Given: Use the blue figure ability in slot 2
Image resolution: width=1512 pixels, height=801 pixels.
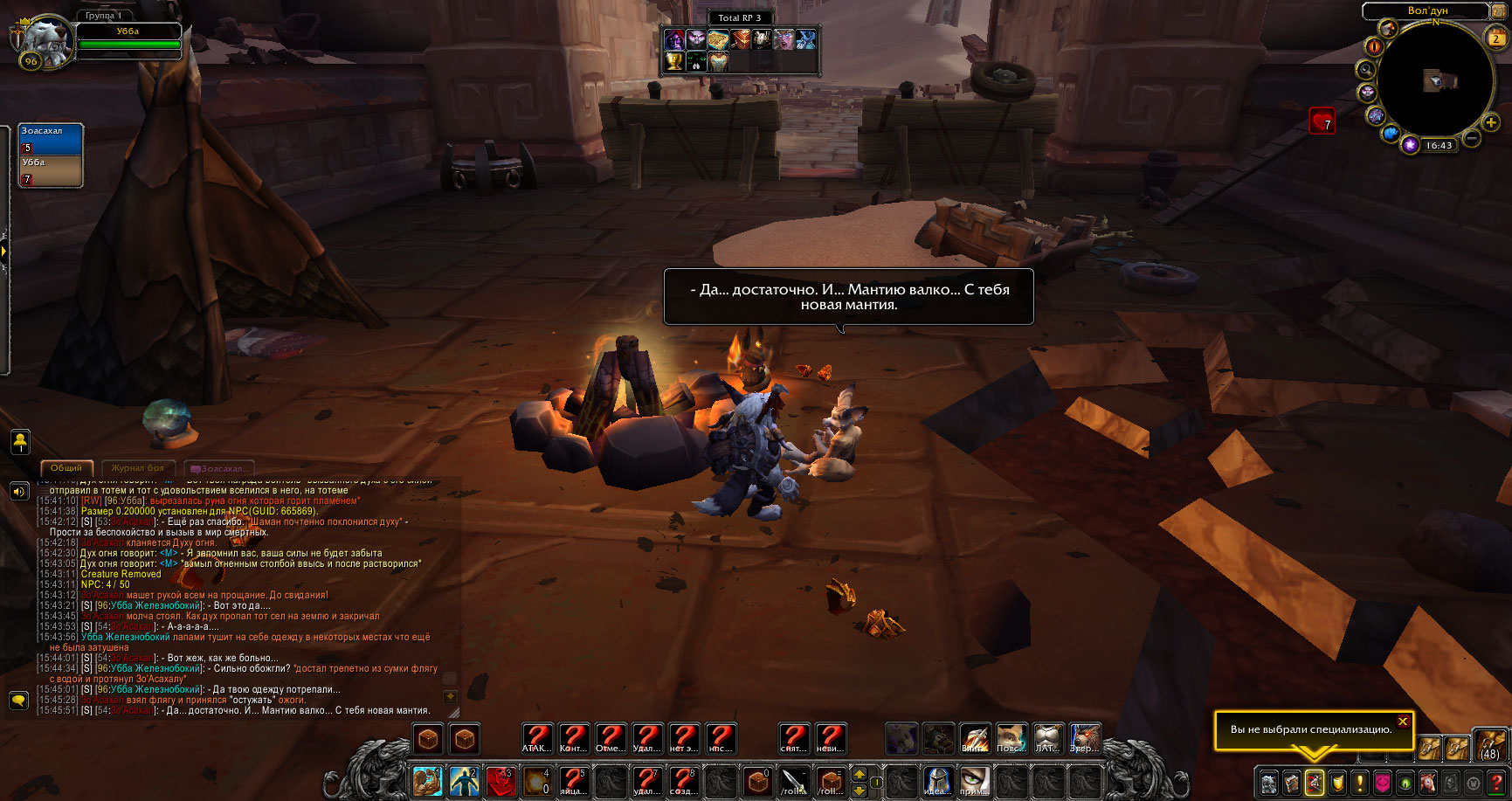Looking at the screenshot, I should pyautogui.click(x=464, y=781).
